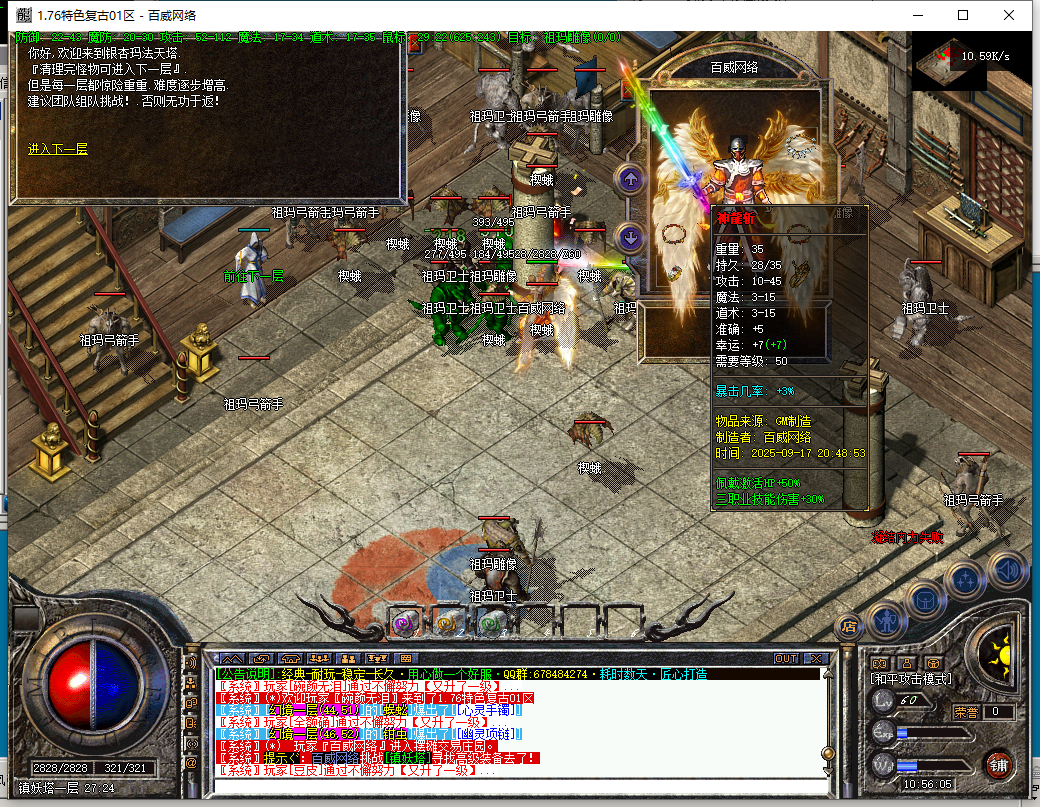Maximize the game window
The width and height of the screenshot is (1040, 807).
(x=963, y=15)
